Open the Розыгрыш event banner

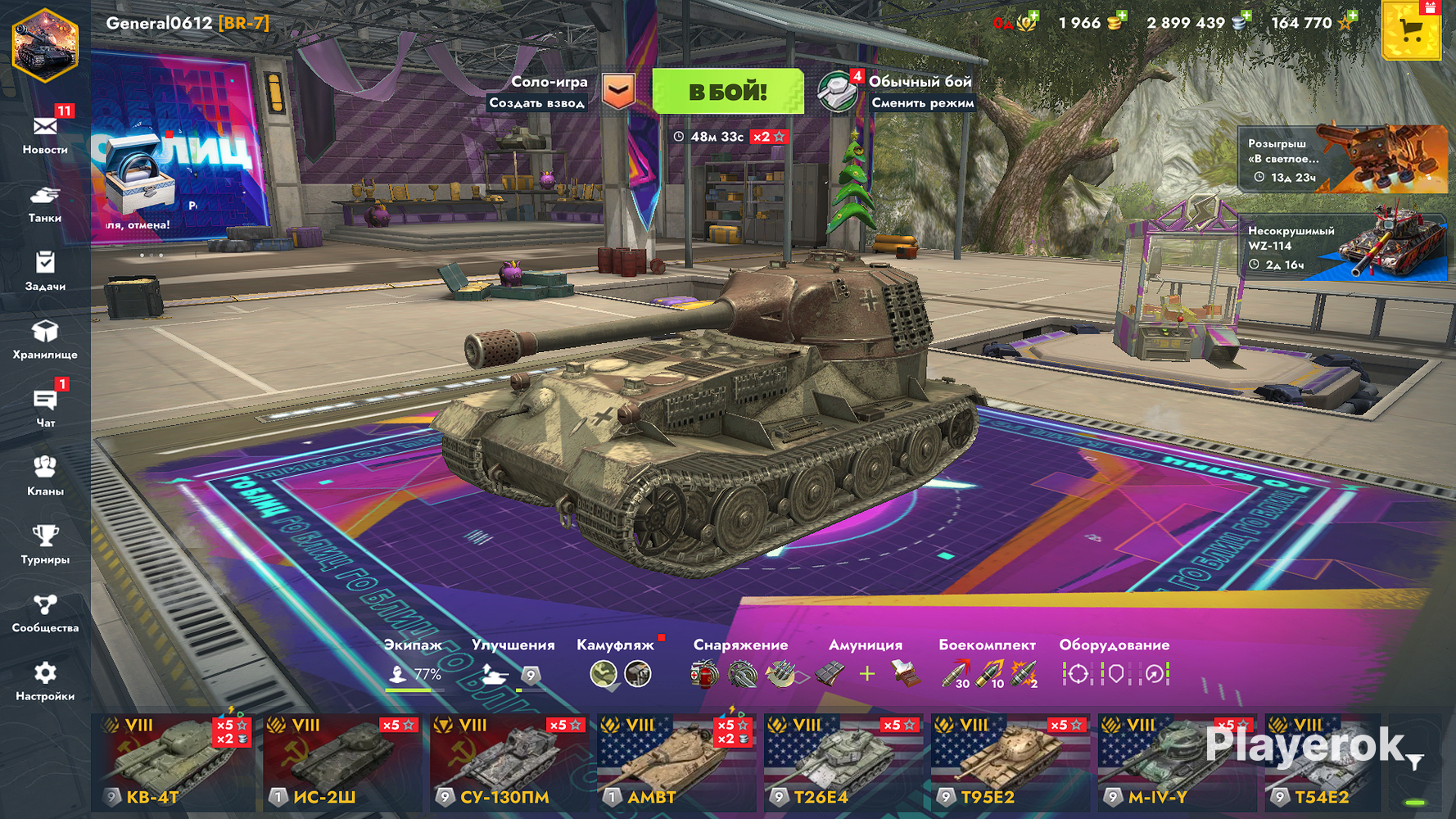tap(1341, 159)
